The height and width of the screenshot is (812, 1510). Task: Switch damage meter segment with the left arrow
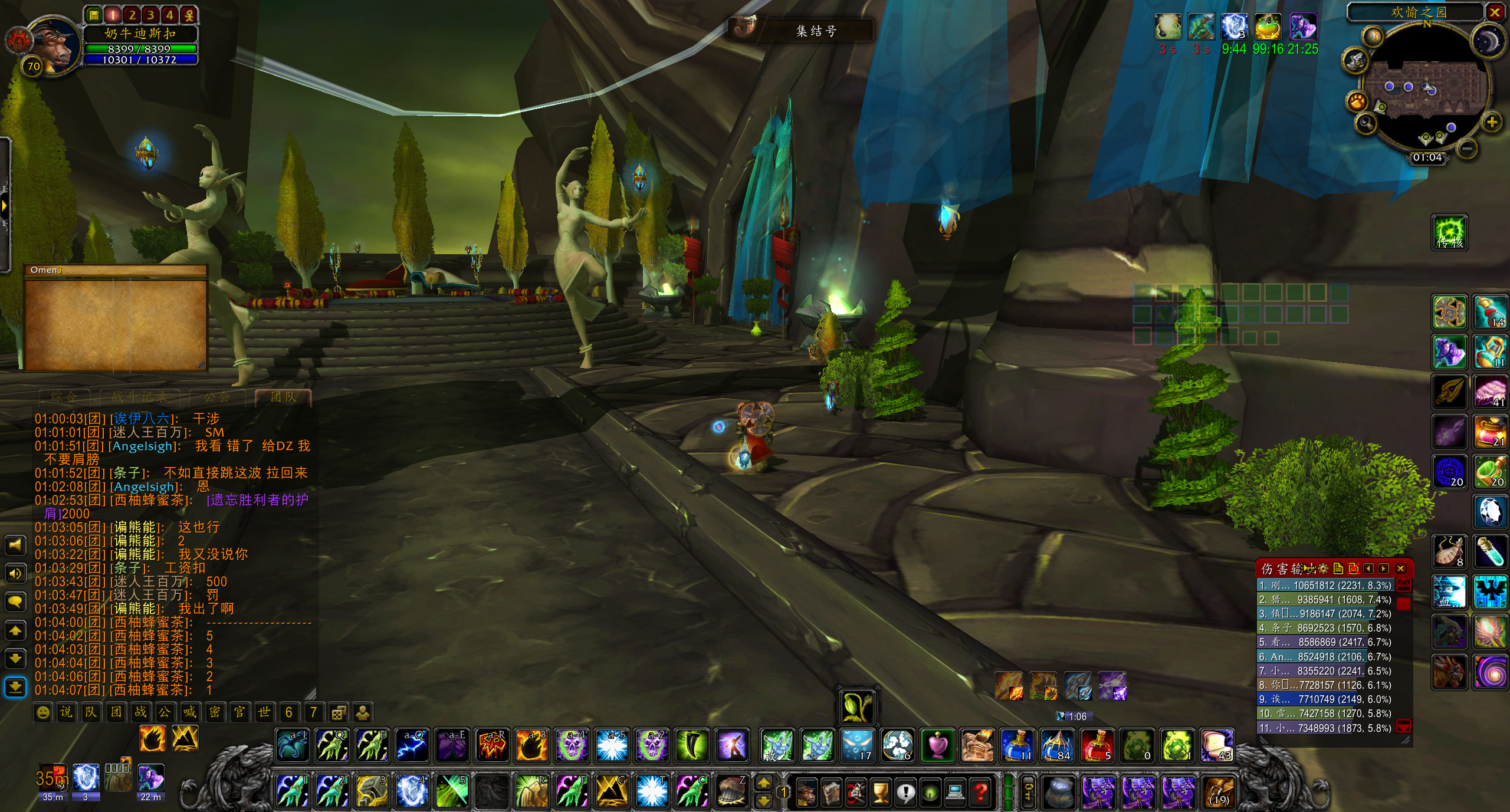(x=1370, y=568)
